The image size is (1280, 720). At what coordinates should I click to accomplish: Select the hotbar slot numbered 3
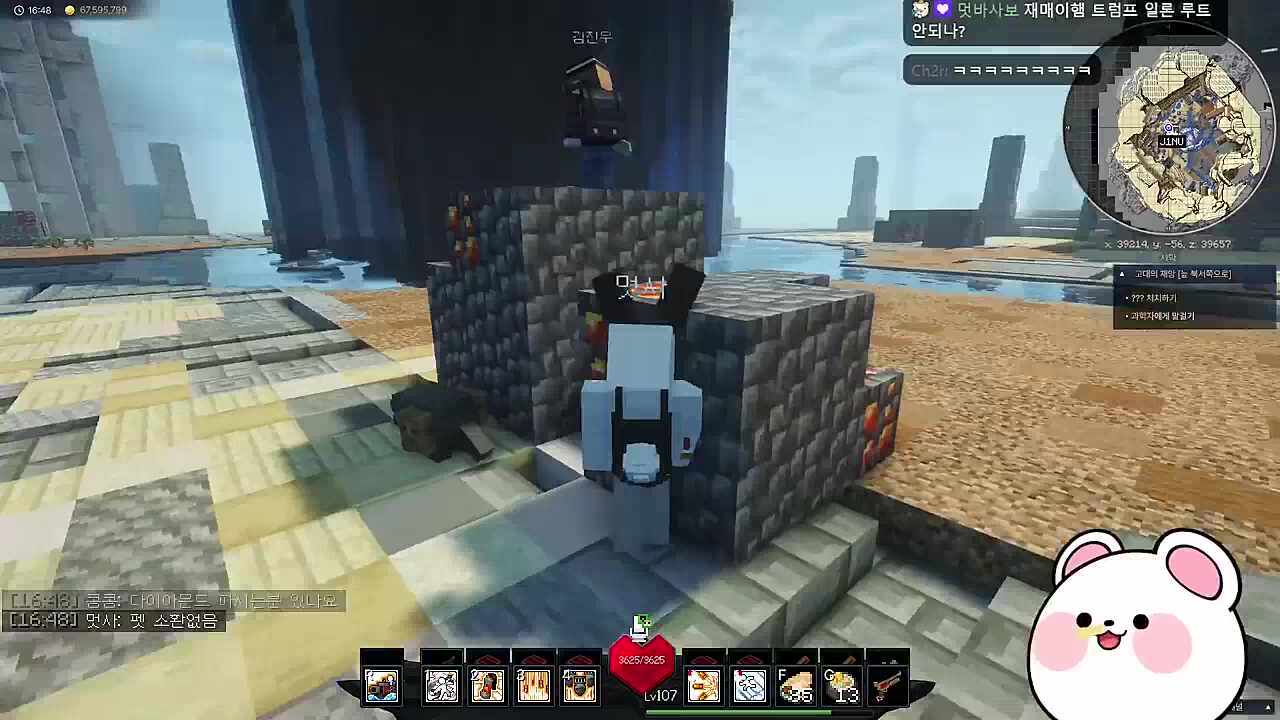tap(533, 685)
